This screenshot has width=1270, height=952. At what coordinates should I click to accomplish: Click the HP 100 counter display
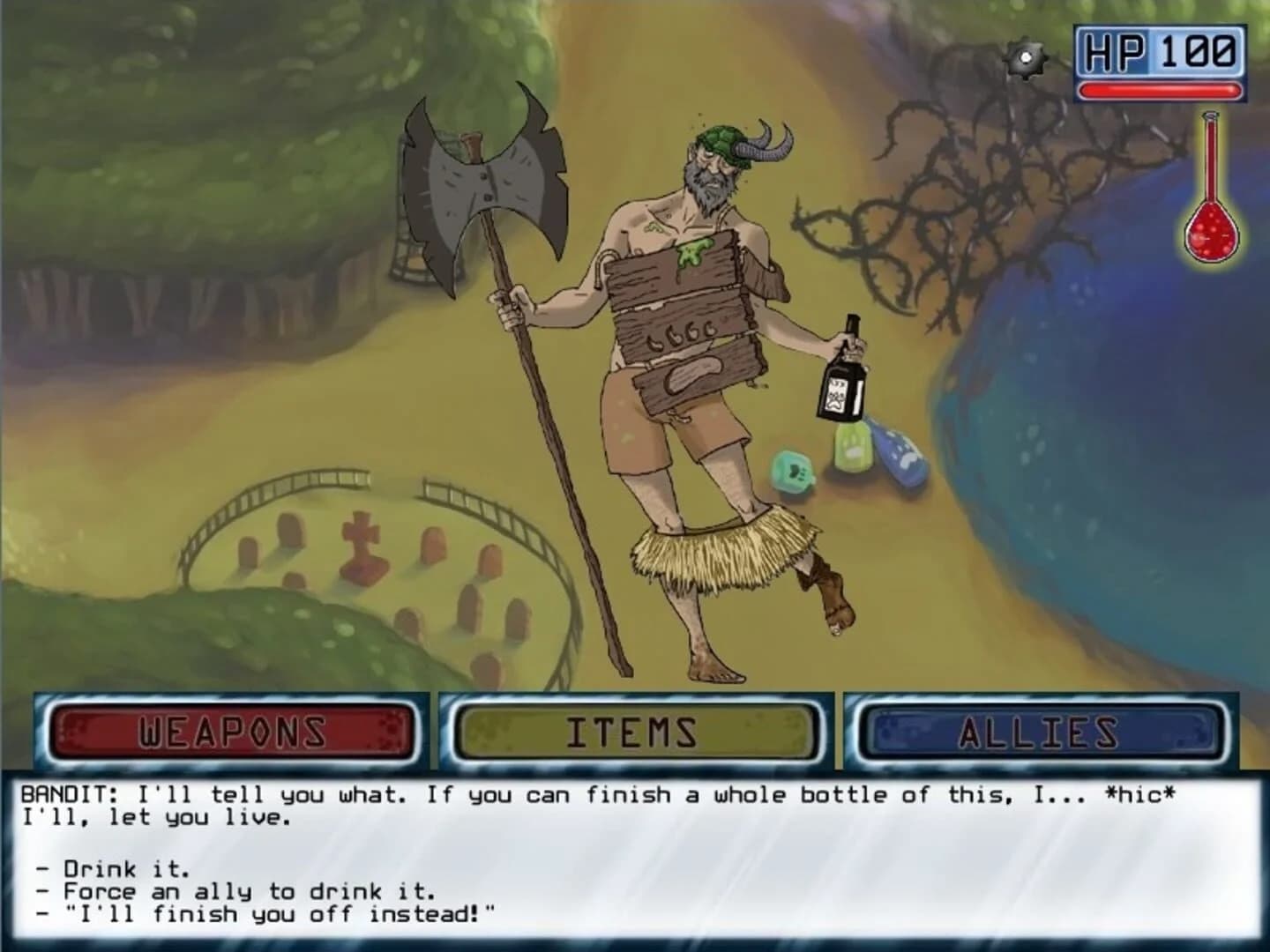pyautogui.click(x=1156, y=49)
